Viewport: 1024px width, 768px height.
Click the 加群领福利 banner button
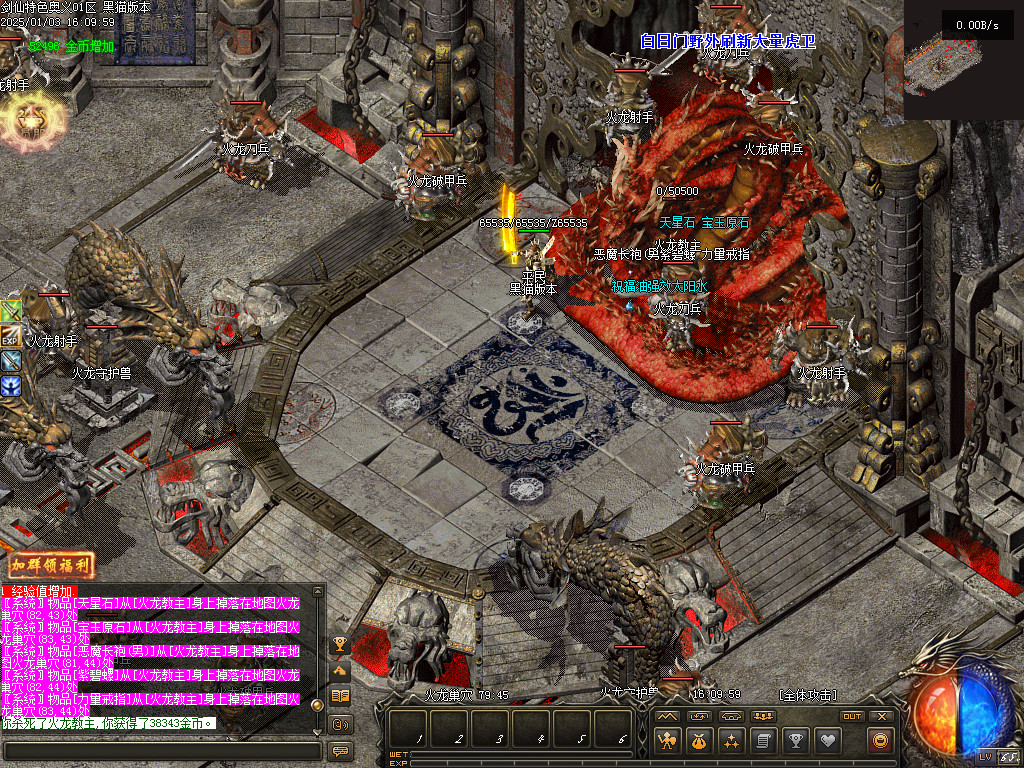click(51, 566)
